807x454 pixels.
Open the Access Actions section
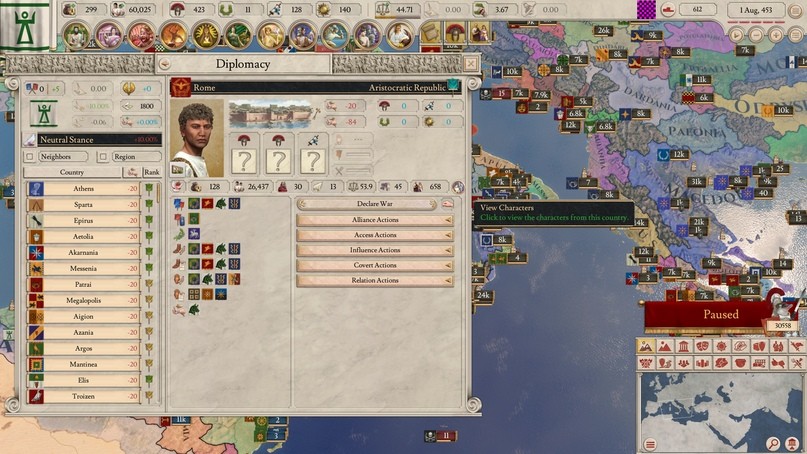[374, 235]
